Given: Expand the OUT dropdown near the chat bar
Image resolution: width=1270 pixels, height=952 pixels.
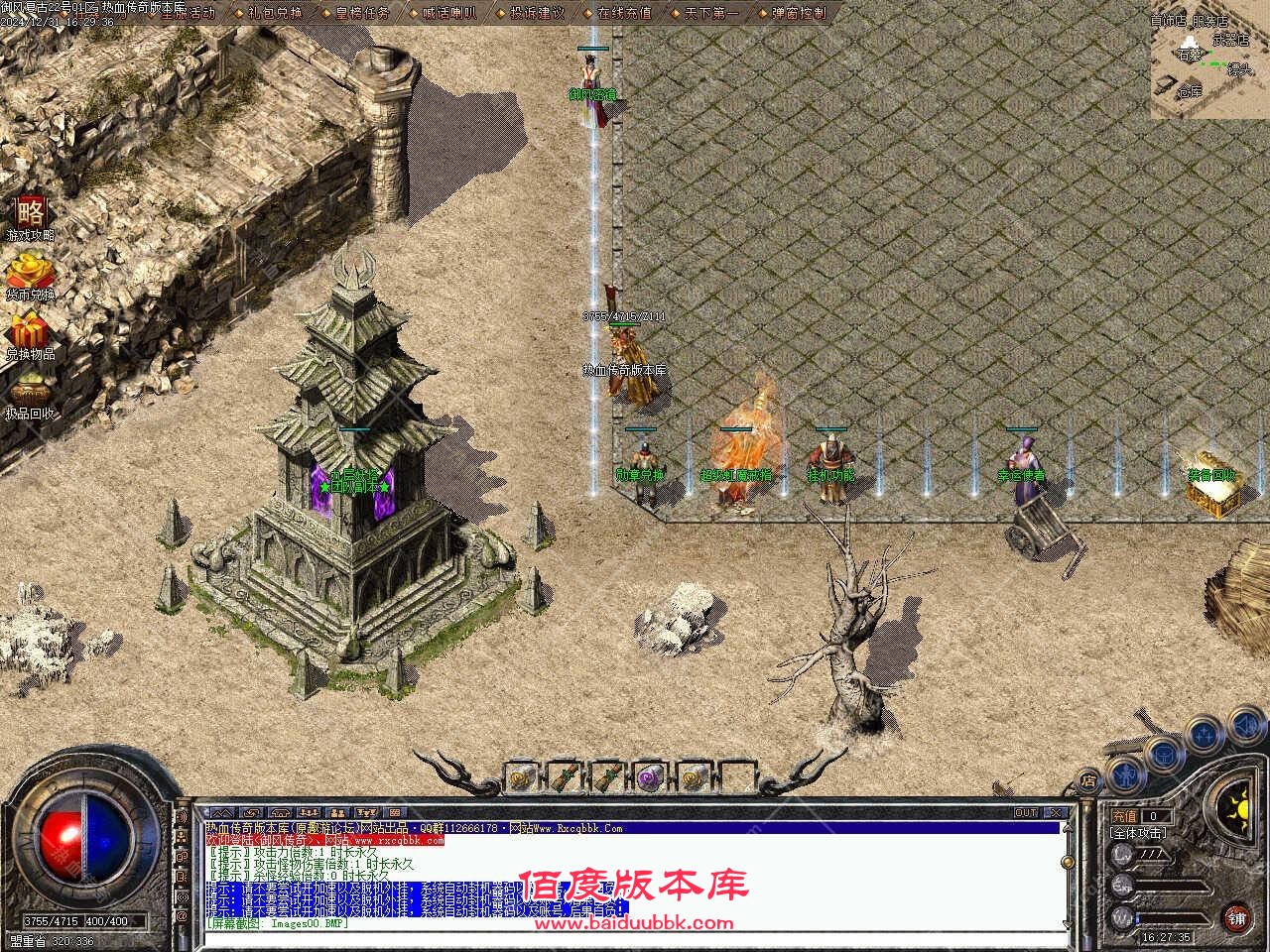Looking at the screenshot, I should pos(1028,810).
